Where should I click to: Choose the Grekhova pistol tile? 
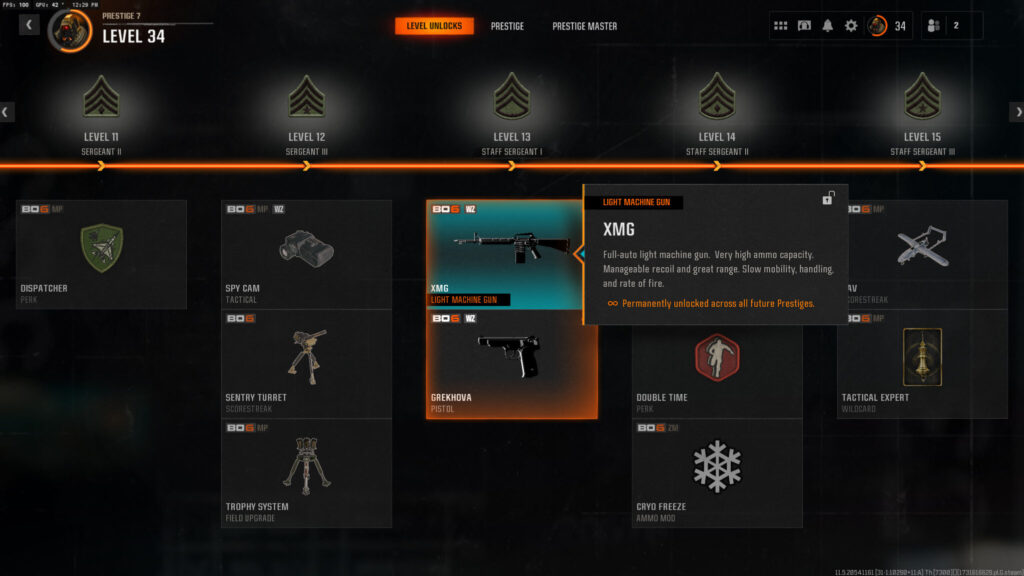pos(512,363)
